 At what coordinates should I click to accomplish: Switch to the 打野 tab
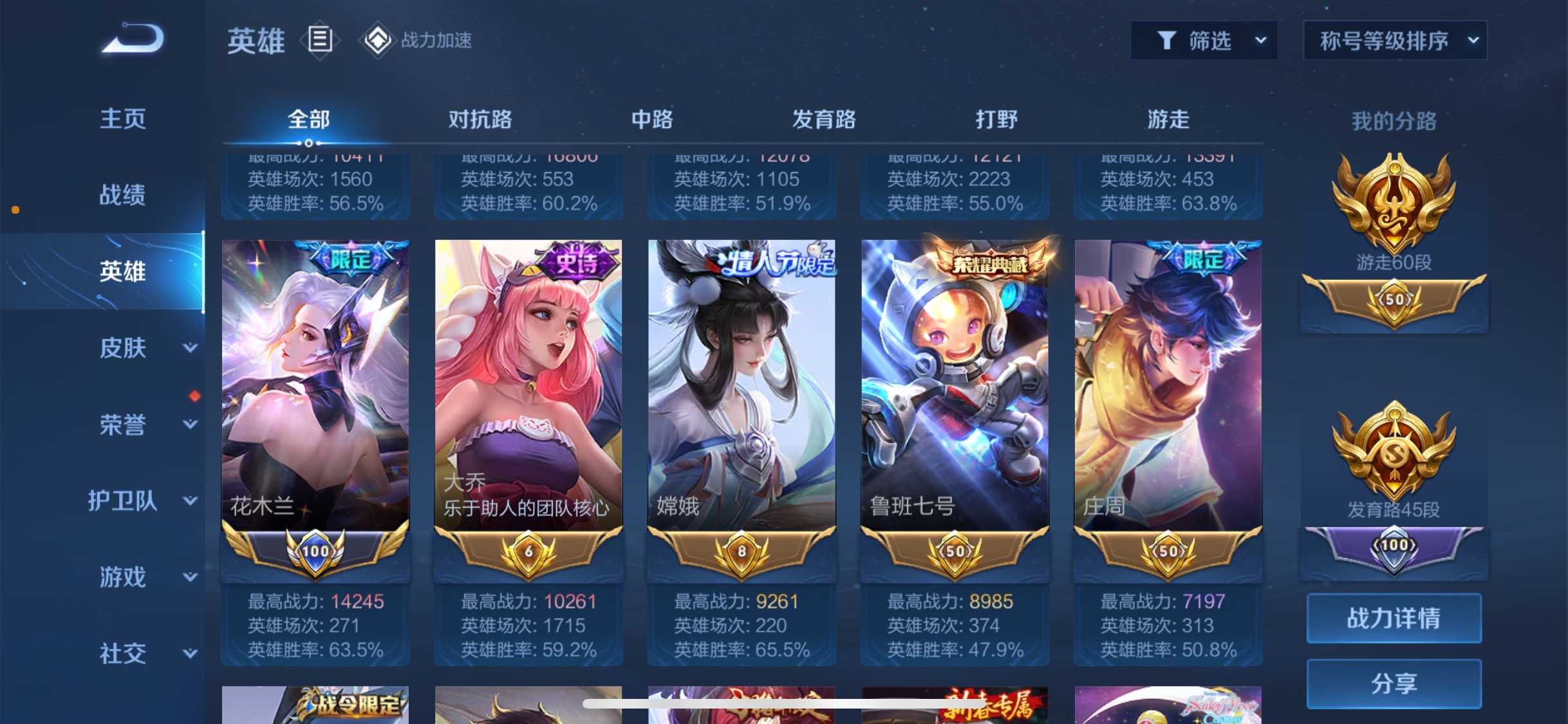996,120
